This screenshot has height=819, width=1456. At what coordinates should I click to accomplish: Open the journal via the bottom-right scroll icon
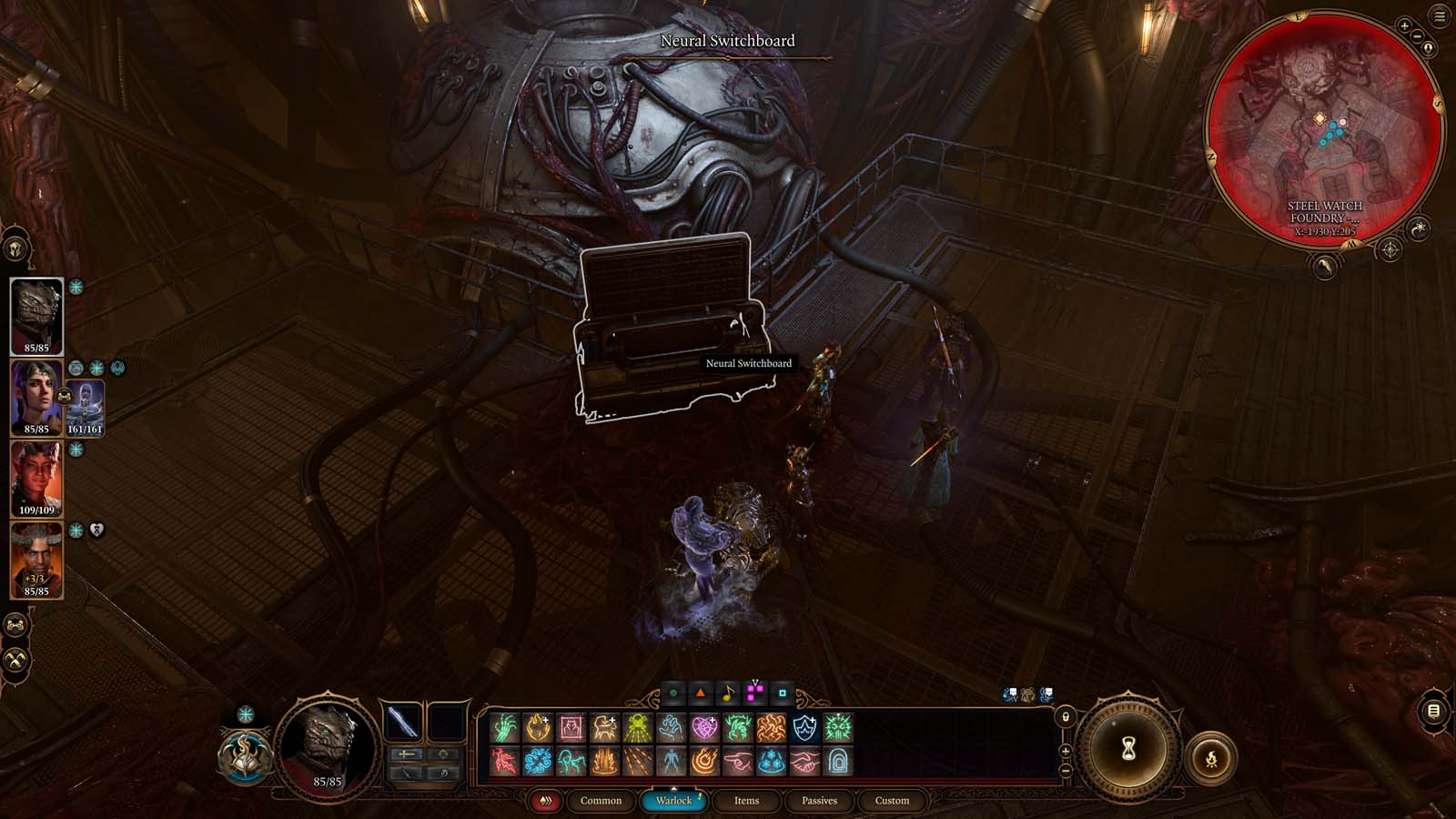point(1431,711)
